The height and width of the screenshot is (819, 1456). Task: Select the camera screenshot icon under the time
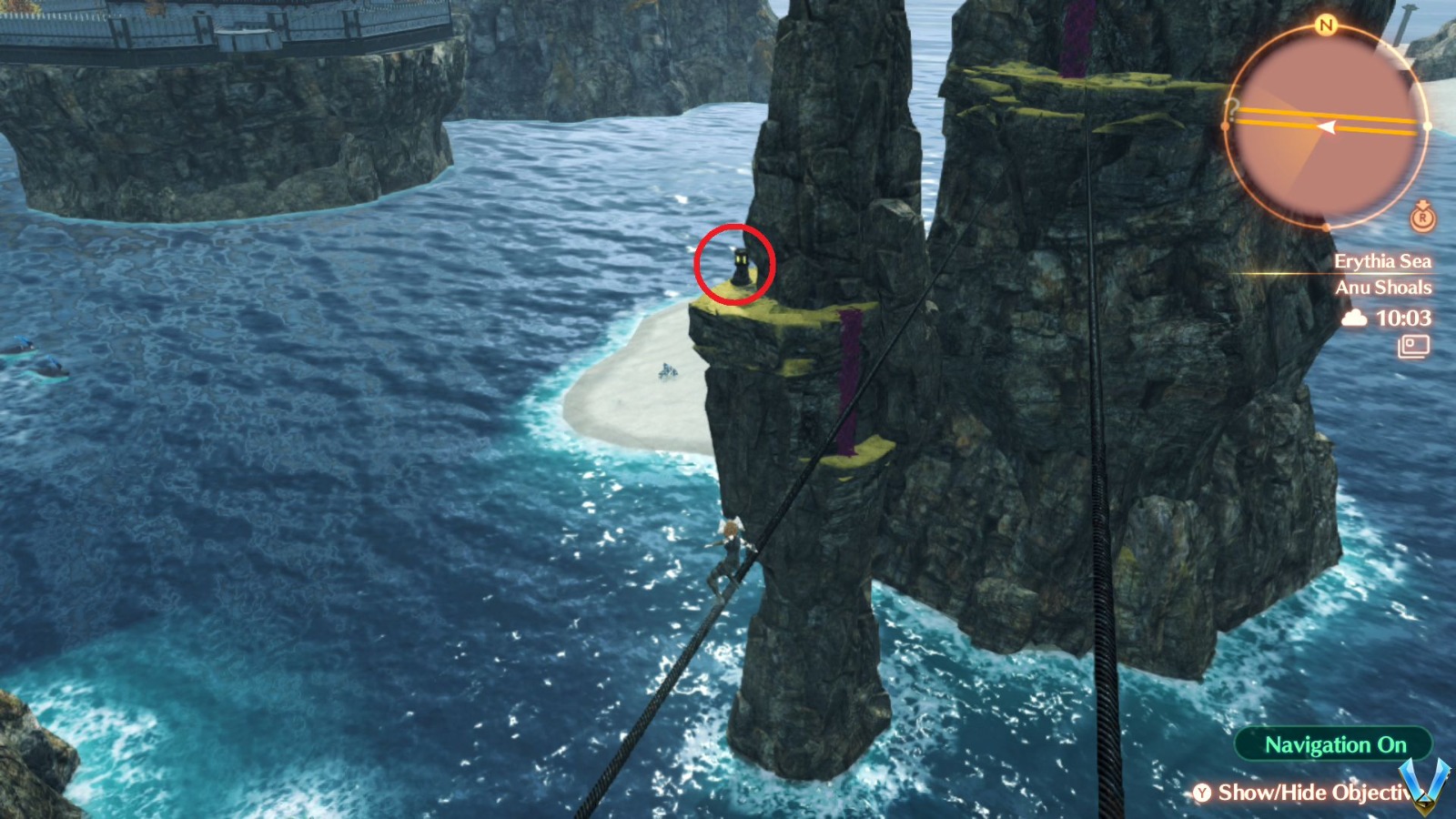1412,347
